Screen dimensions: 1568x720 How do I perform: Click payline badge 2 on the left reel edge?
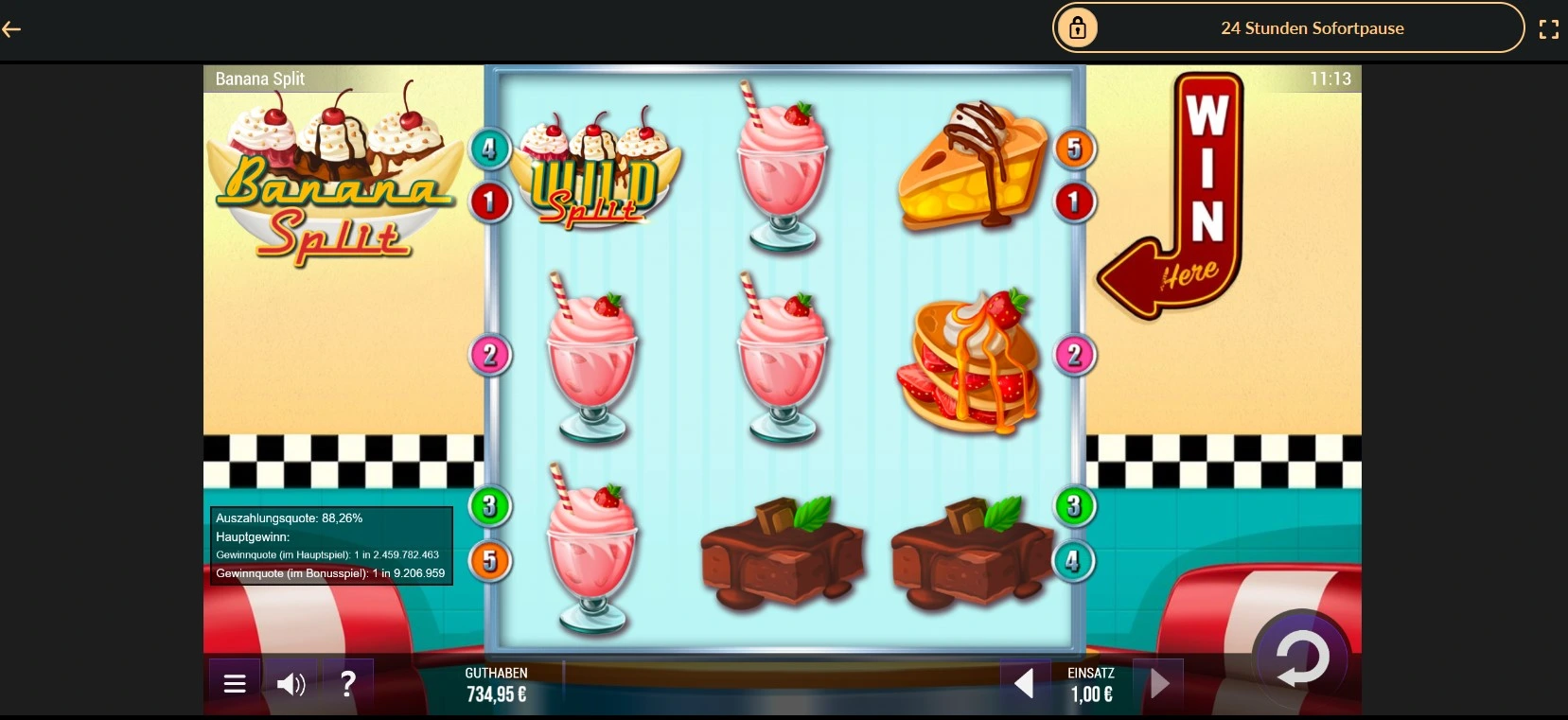489,355
